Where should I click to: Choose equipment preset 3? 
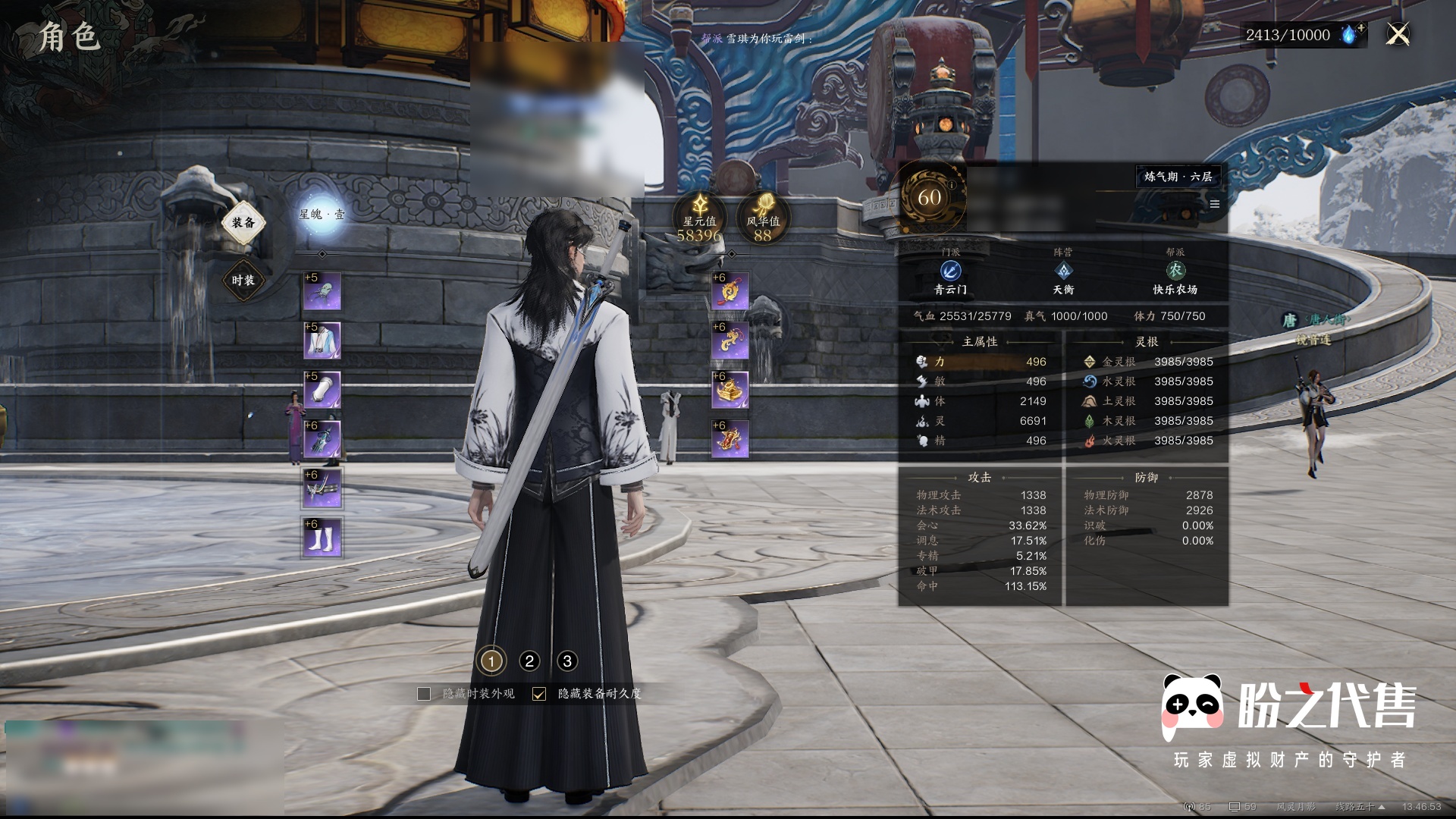567,661
